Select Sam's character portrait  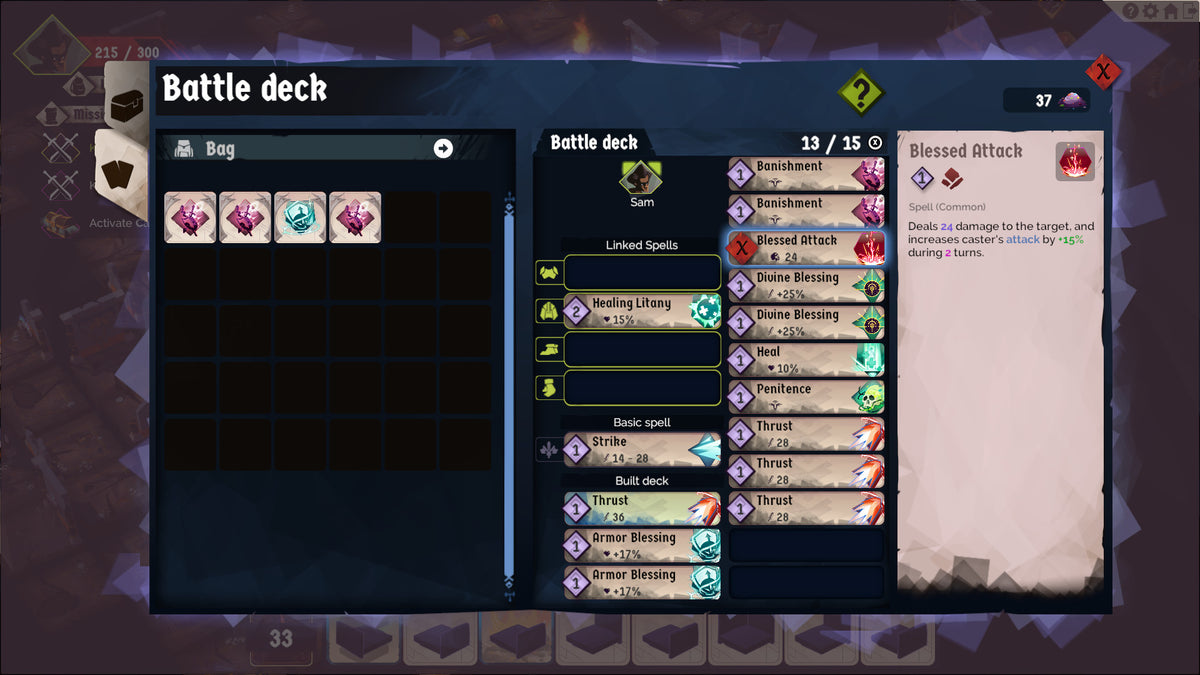click(x=641, y=178)
